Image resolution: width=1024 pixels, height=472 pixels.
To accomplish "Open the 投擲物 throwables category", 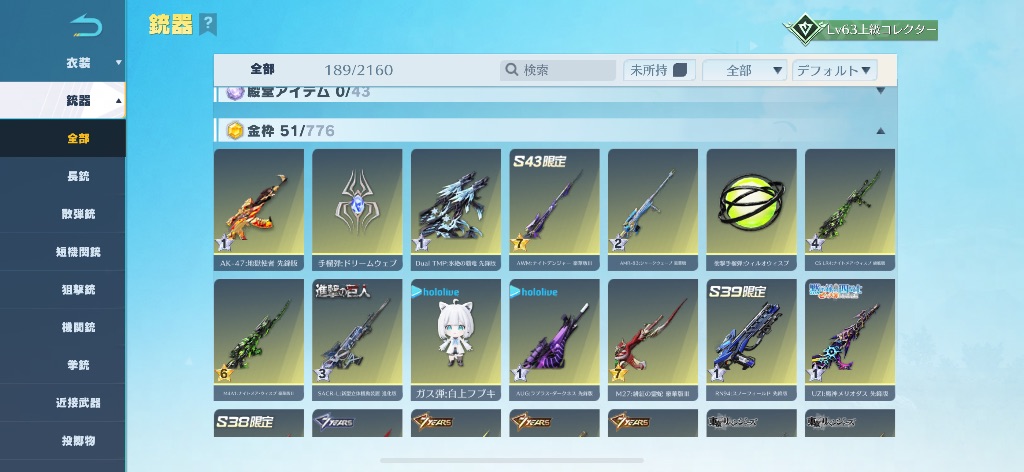I will tap(78, 440).
